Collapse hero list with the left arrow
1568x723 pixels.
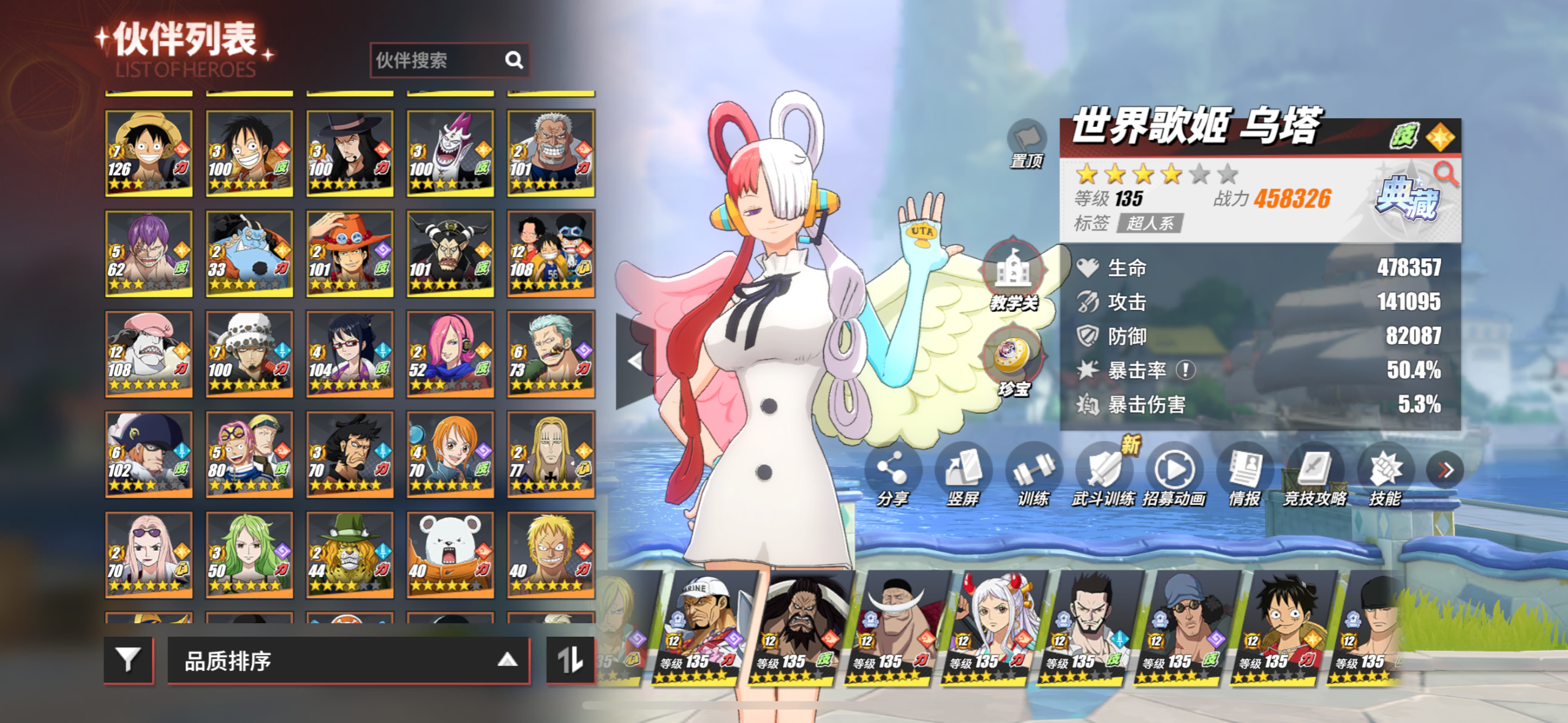click(635, 361)
